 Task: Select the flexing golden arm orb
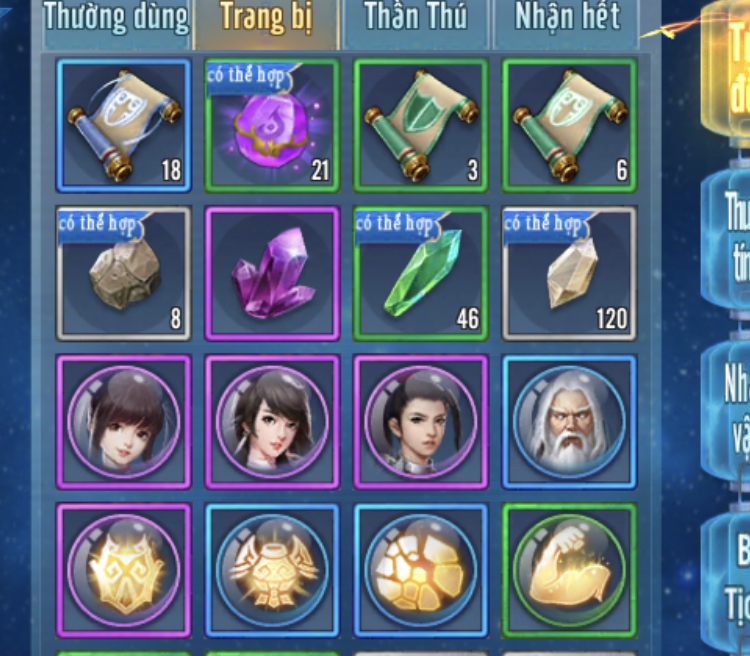[569, 570]
